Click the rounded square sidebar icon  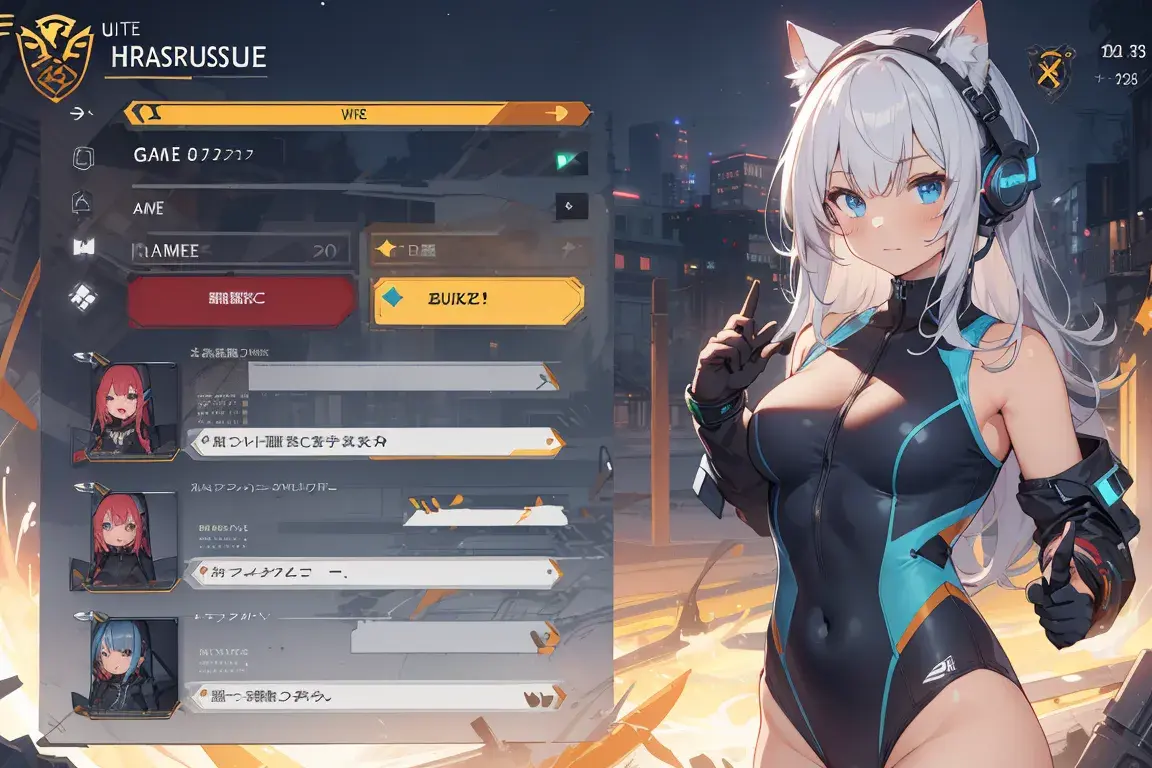point(84,158)
